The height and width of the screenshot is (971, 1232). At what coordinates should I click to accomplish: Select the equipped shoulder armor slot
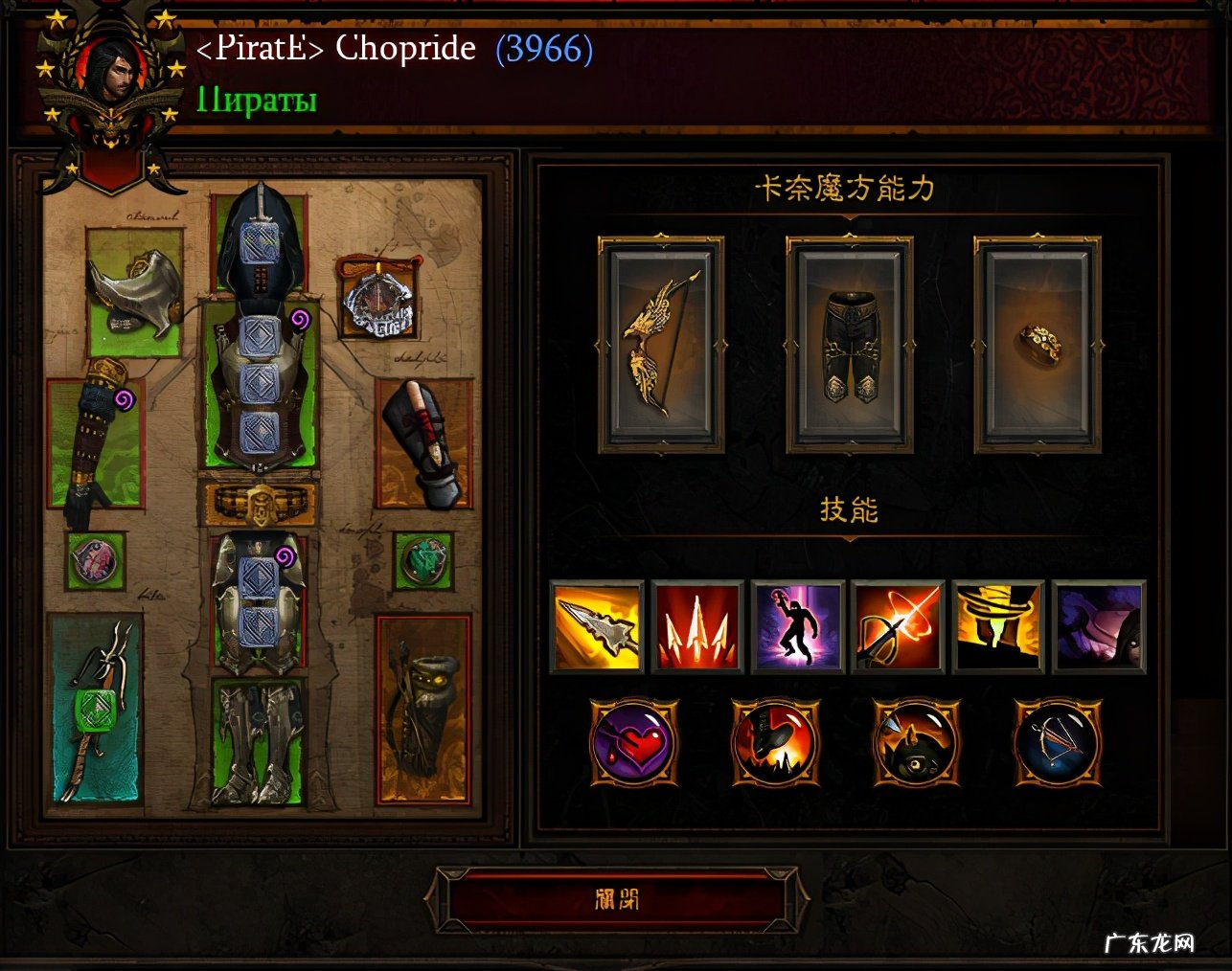pyautogui.click(x=134, y=291)
